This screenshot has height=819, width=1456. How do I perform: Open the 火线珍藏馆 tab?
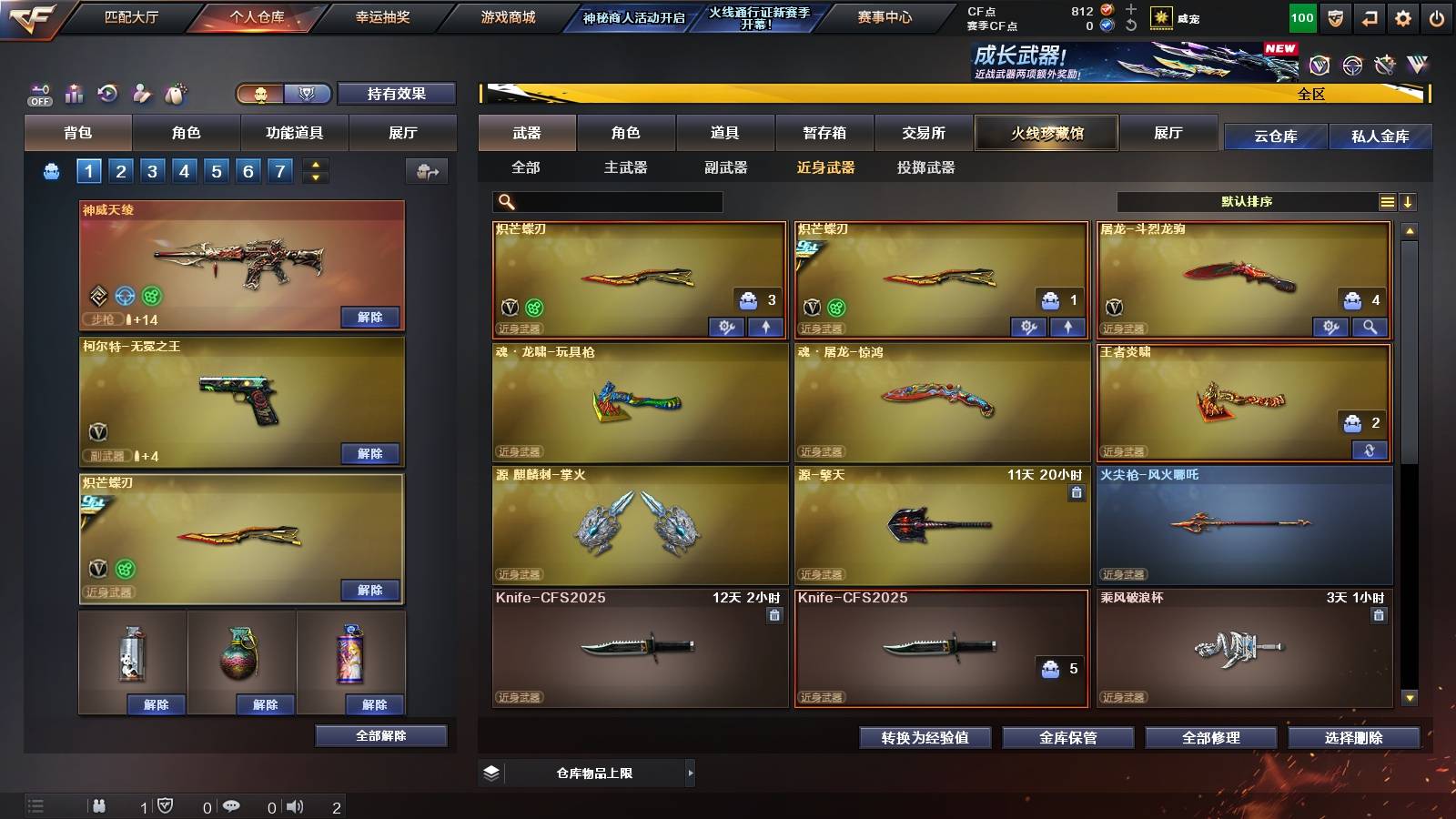click(1046, 133)
